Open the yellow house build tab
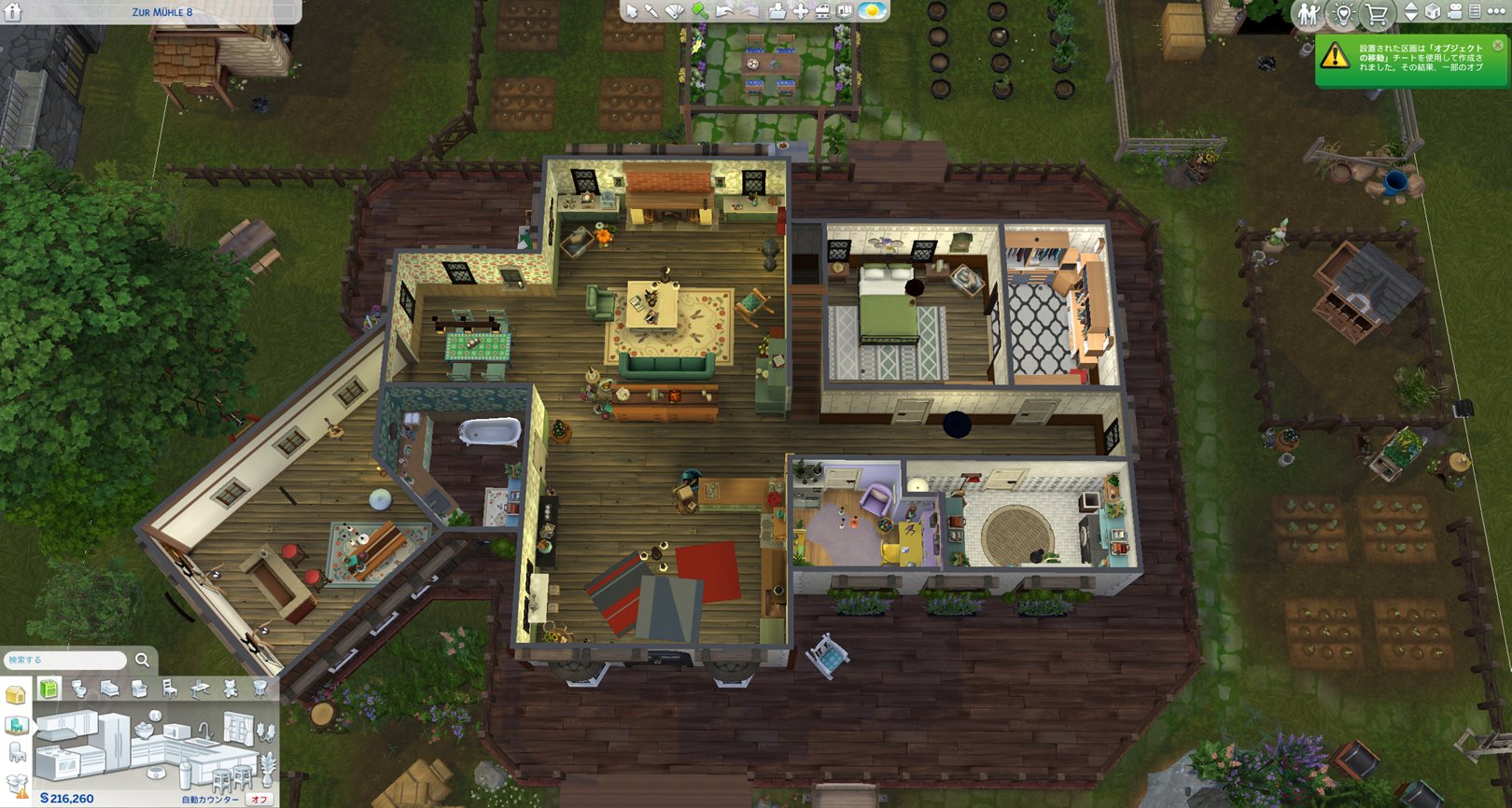This screenshot has width=1512, height=808. tap(15, 695)
